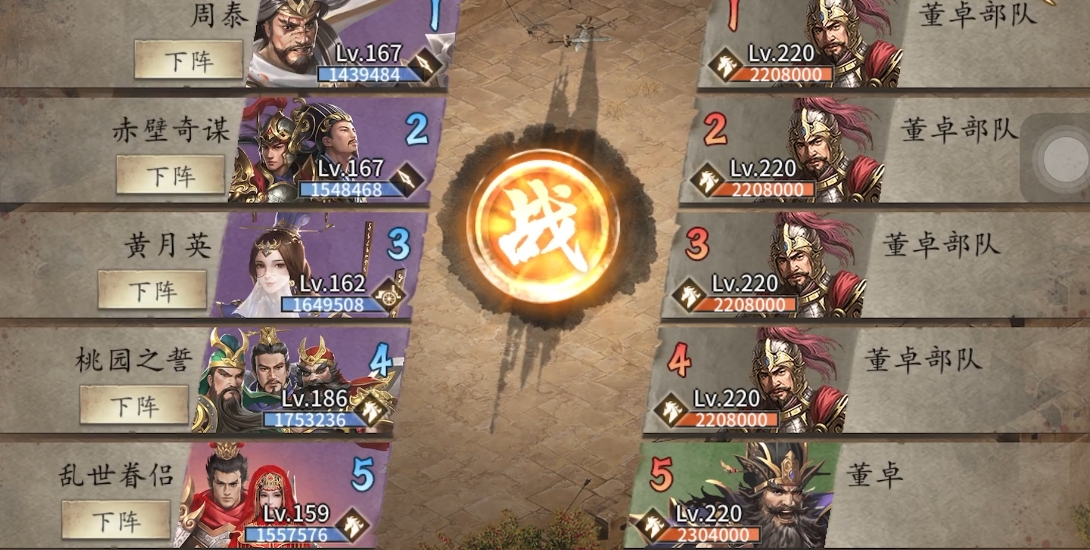Viewport: 1090px width, 550px height.
Task: Select the 桃园之誓 trio hero card
Action: tap(297, 382)
